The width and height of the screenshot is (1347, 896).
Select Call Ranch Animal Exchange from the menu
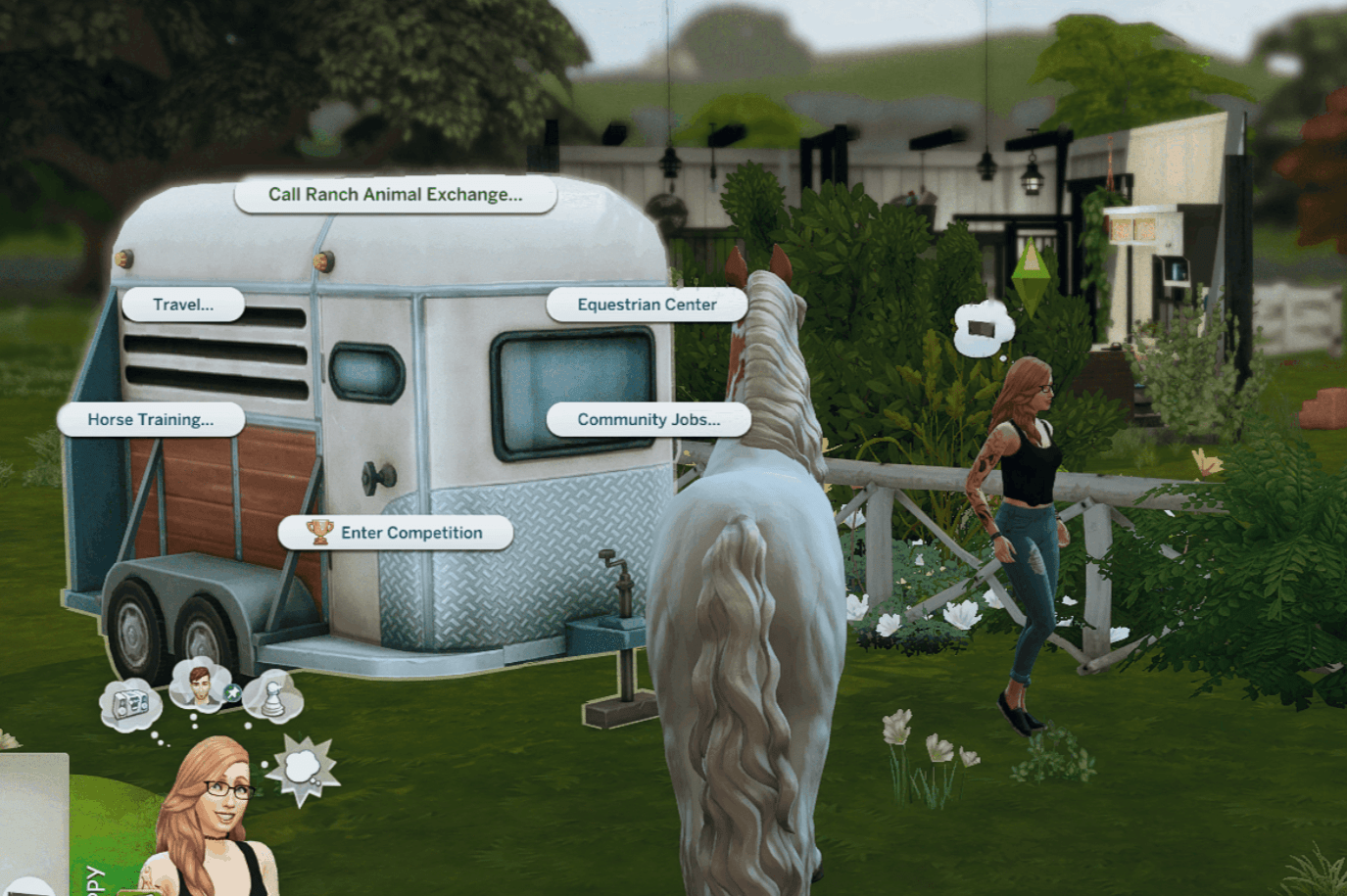tap(396, 194)
